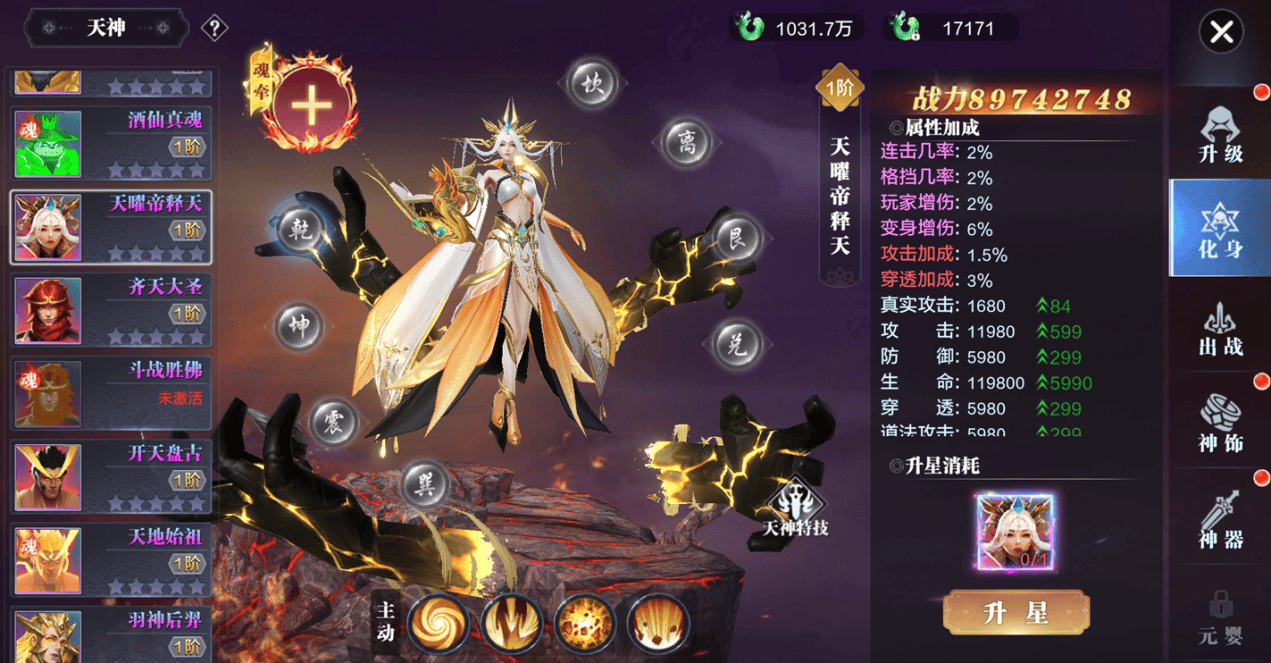Image resolution: width=1271 pixels, height=663 pixels.
Task: Select 天地始祖 in the deity list
Action: click(x=110, y=560)
